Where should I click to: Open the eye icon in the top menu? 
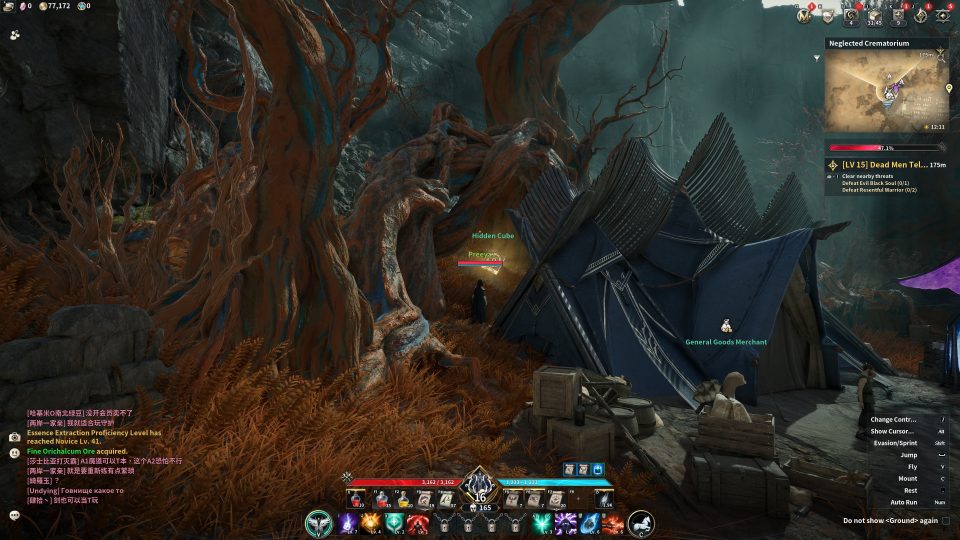point(943,15)
